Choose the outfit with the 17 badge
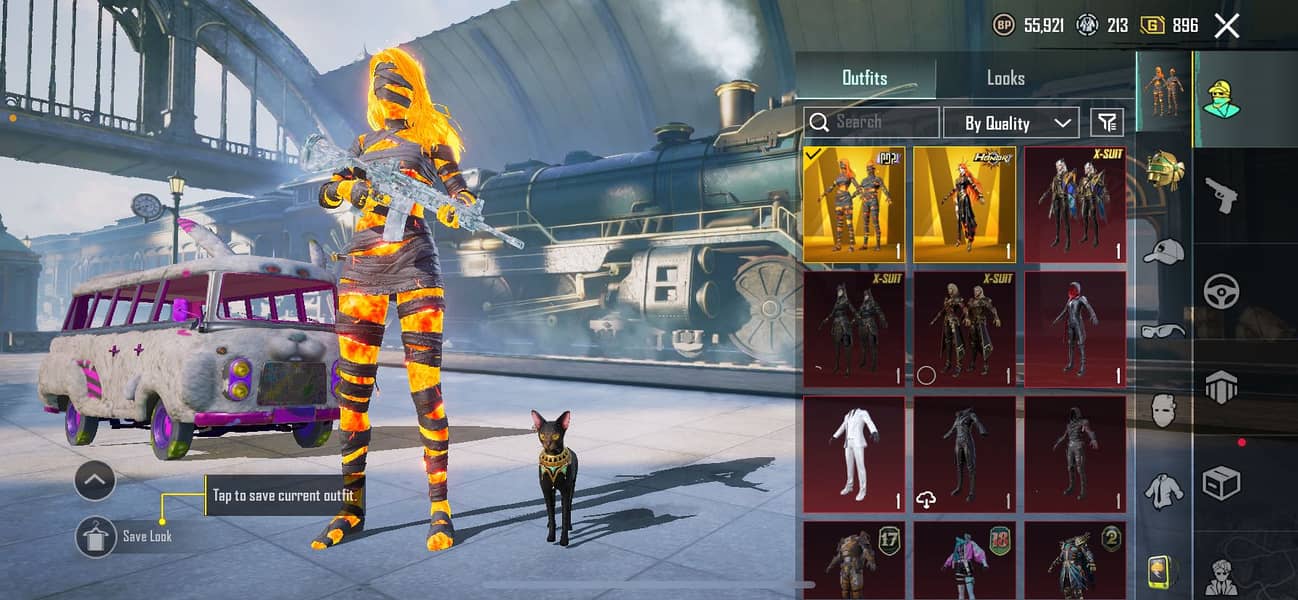This screenshot has width=1298, height=600. 854,560
